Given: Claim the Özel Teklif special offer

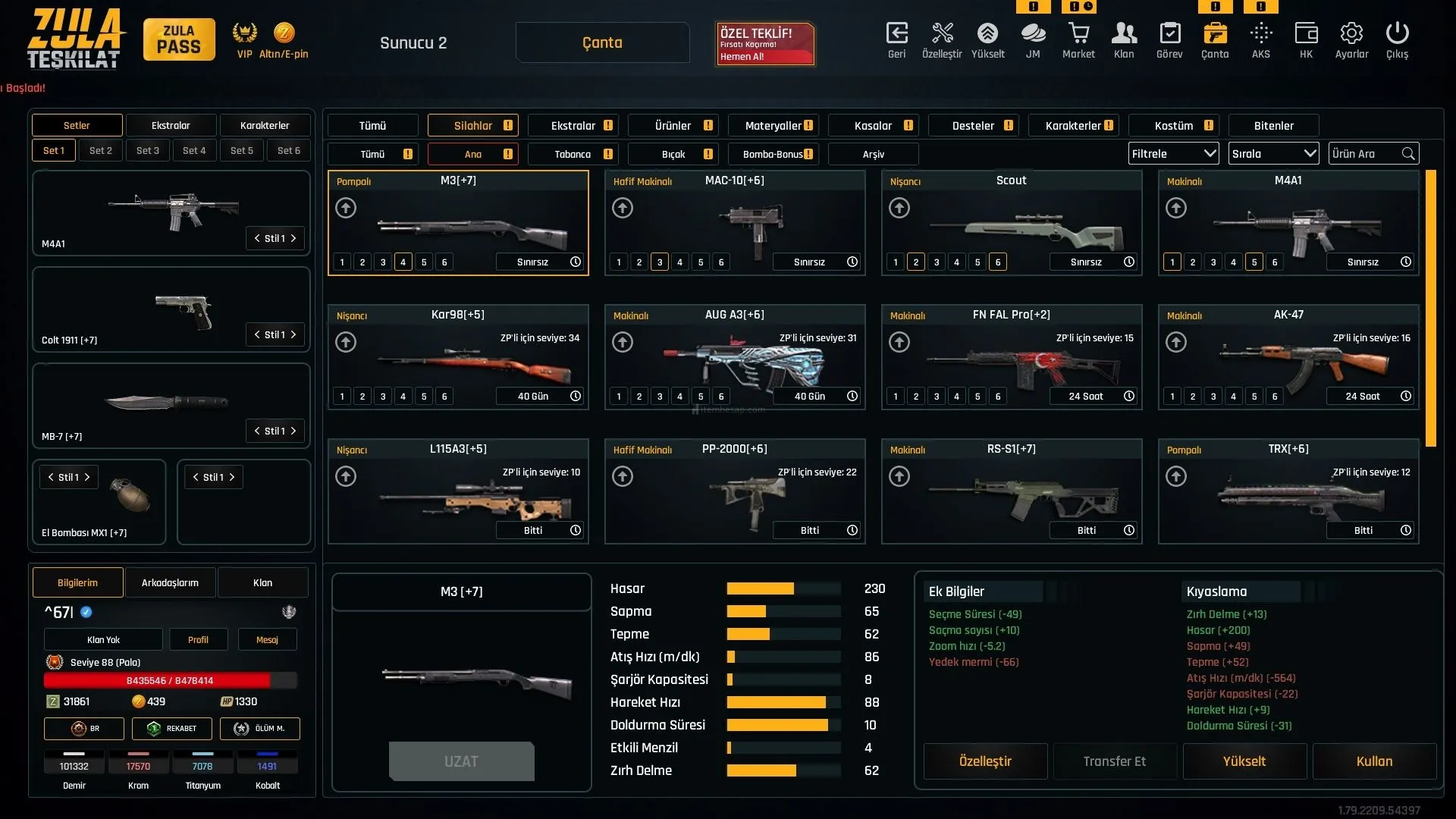Looking at the screenshot, I should tap(765, 44).
